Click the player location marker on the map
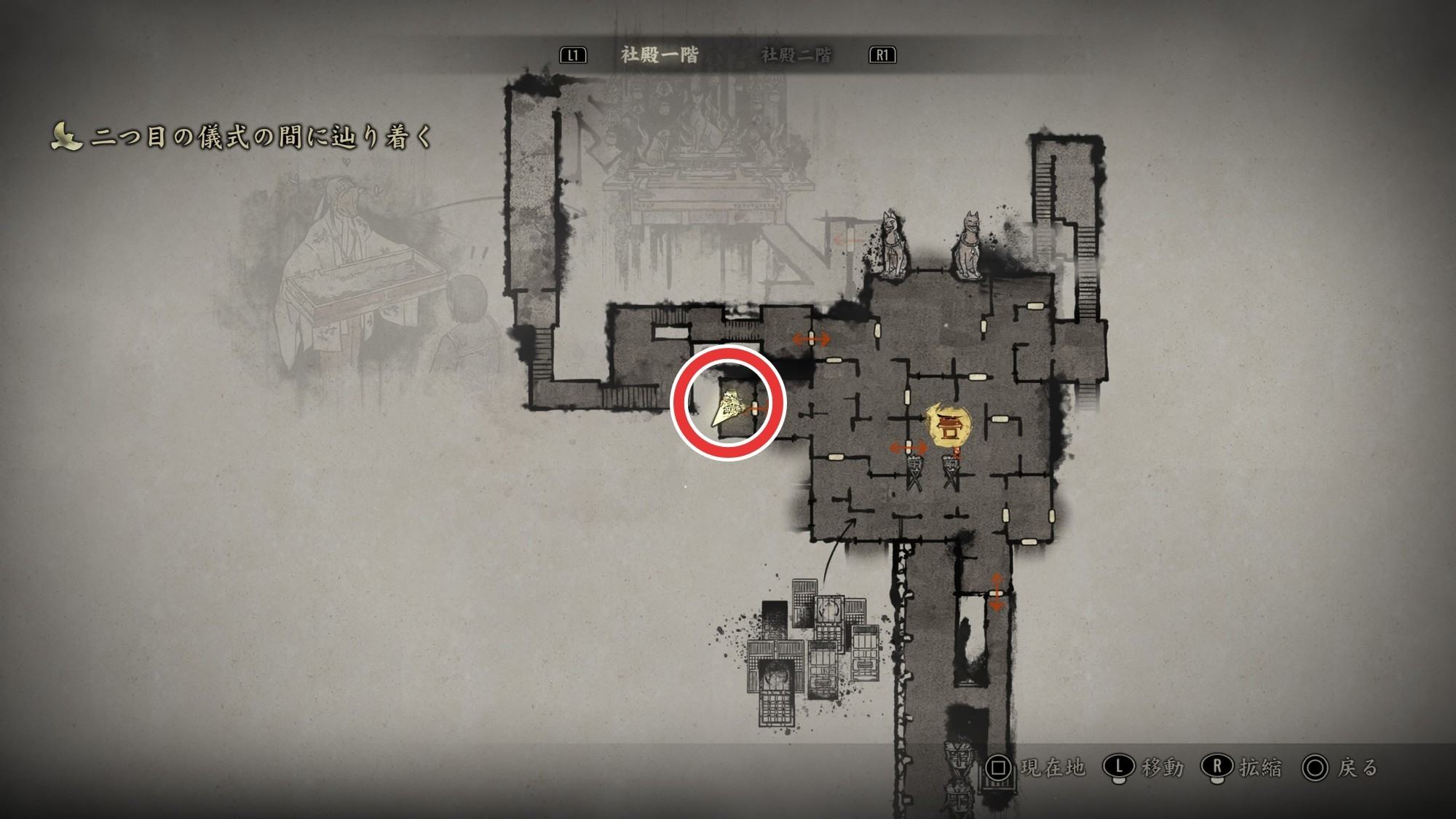 click(728, 411)
